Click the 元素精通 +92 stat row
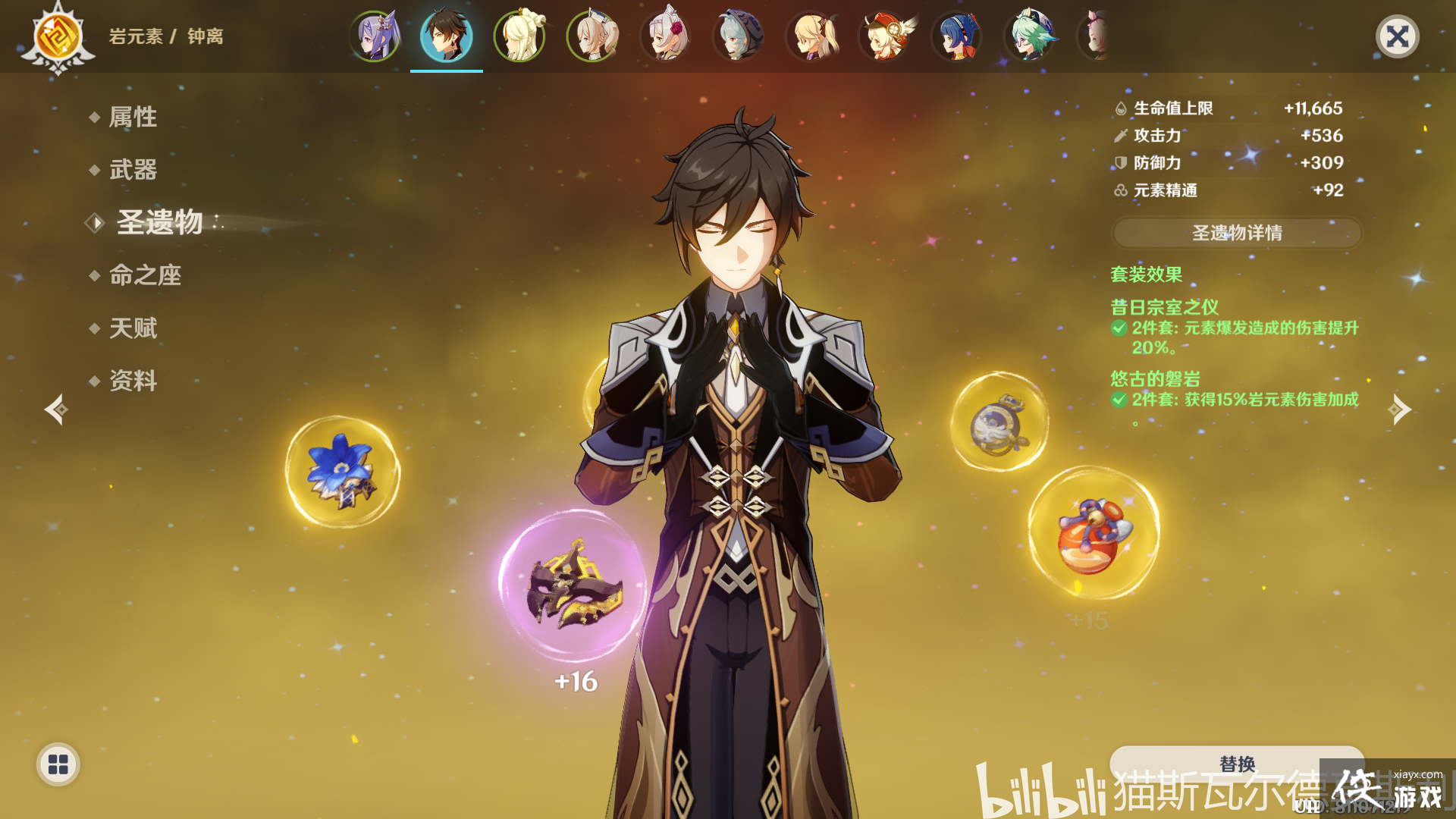 (1228, 191)
